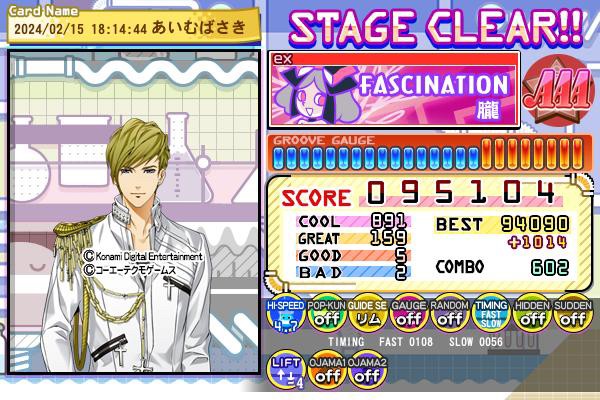Select the HI-SPEED option icon
Screen dimensions: 600x400
[x=284, y=316]
